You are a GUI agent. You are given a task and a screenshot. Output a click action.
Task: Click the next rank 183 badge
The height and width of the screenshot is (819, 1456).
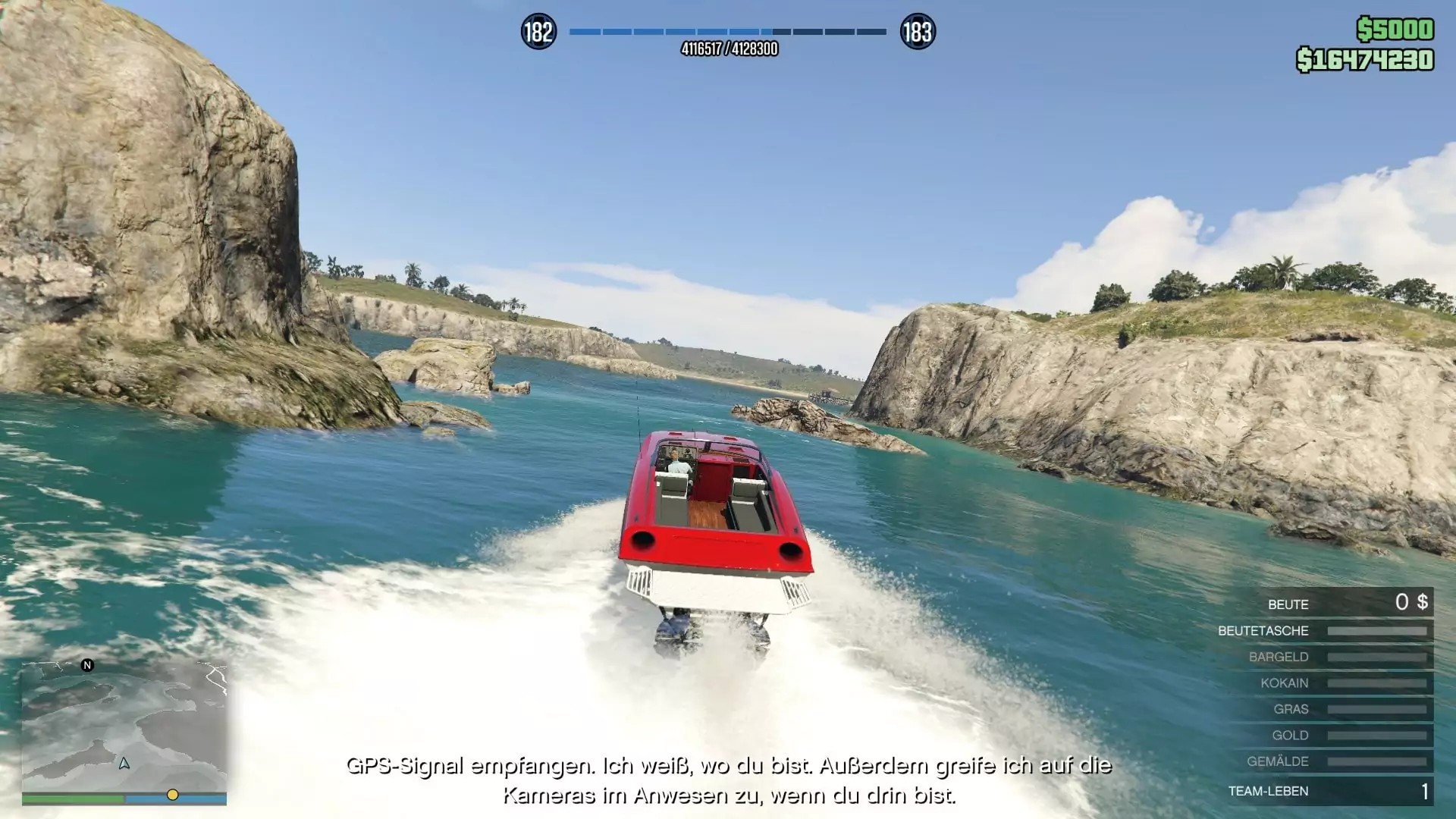918,32
